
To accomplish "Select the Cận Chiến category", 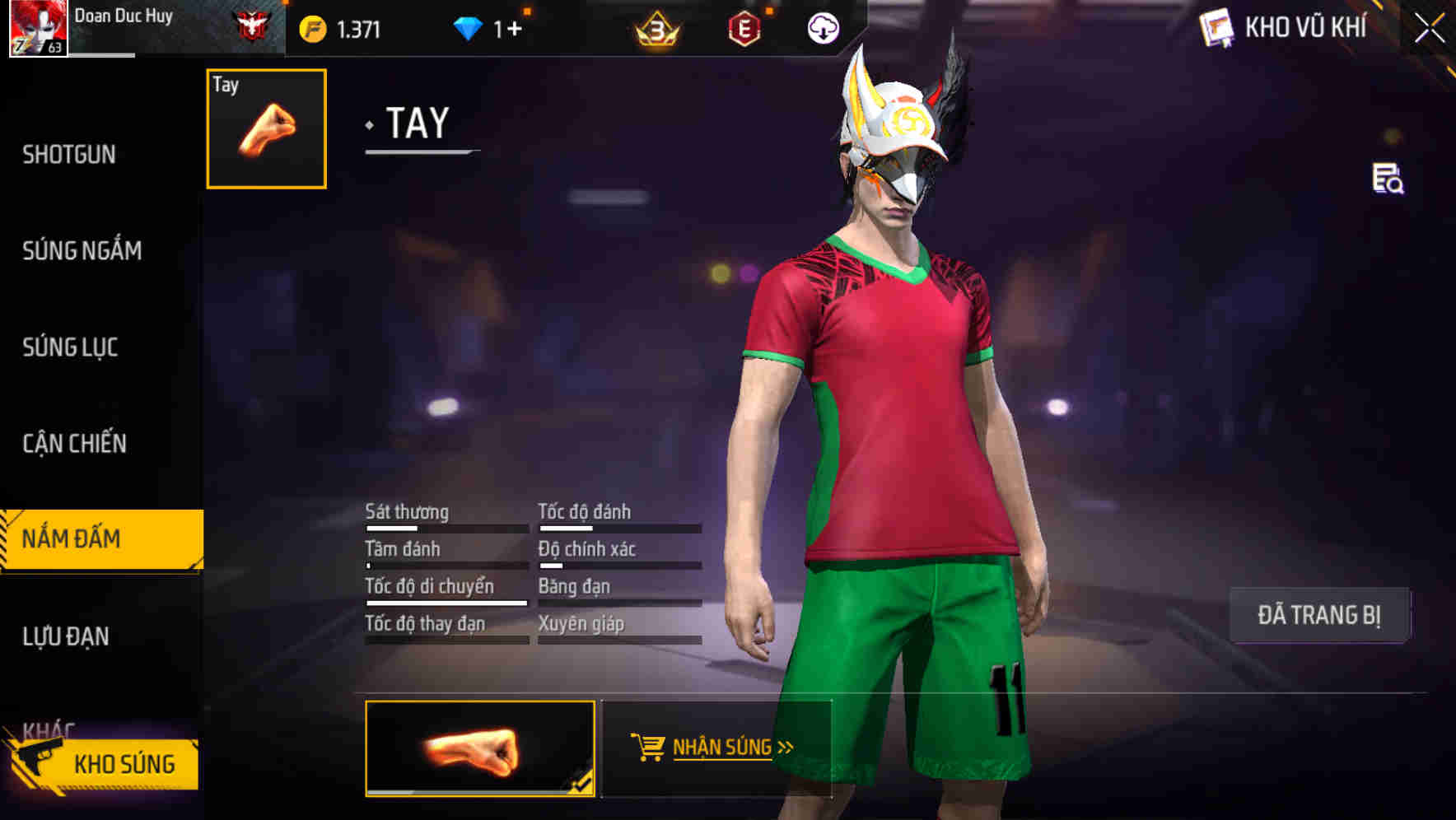I will [x=76, y=444].
